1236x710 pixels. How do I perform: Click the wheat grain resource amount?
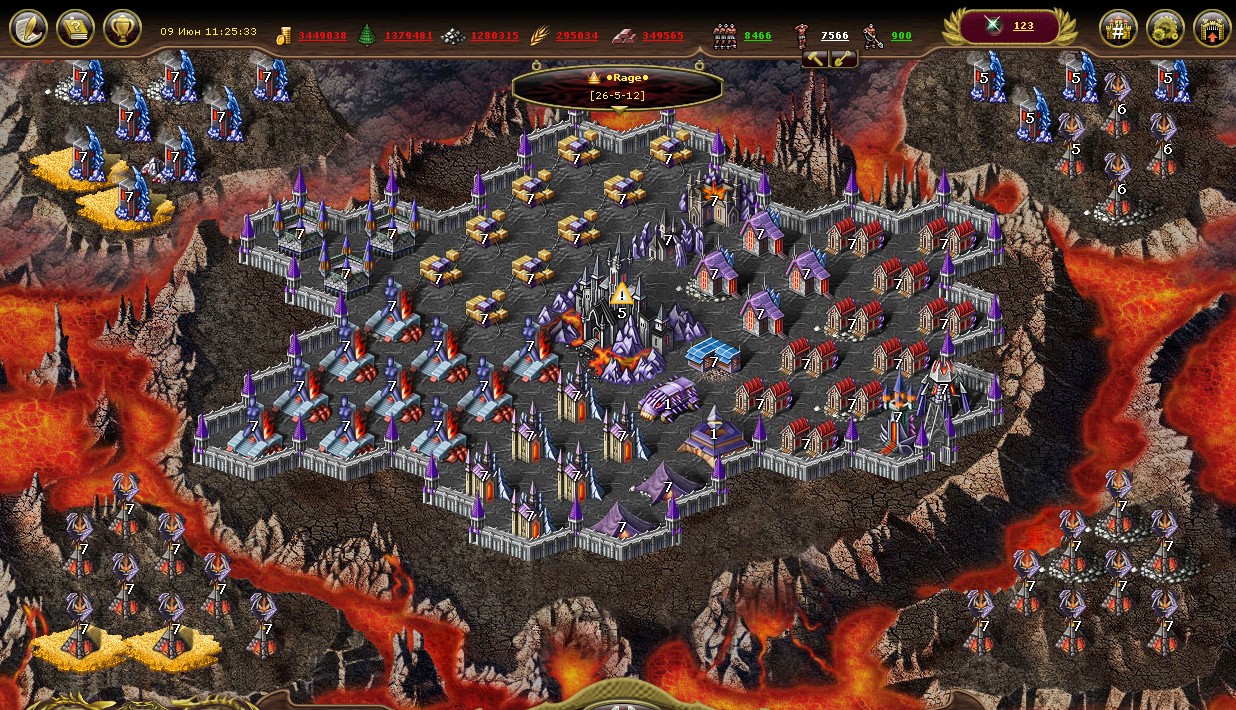[577, 36]
